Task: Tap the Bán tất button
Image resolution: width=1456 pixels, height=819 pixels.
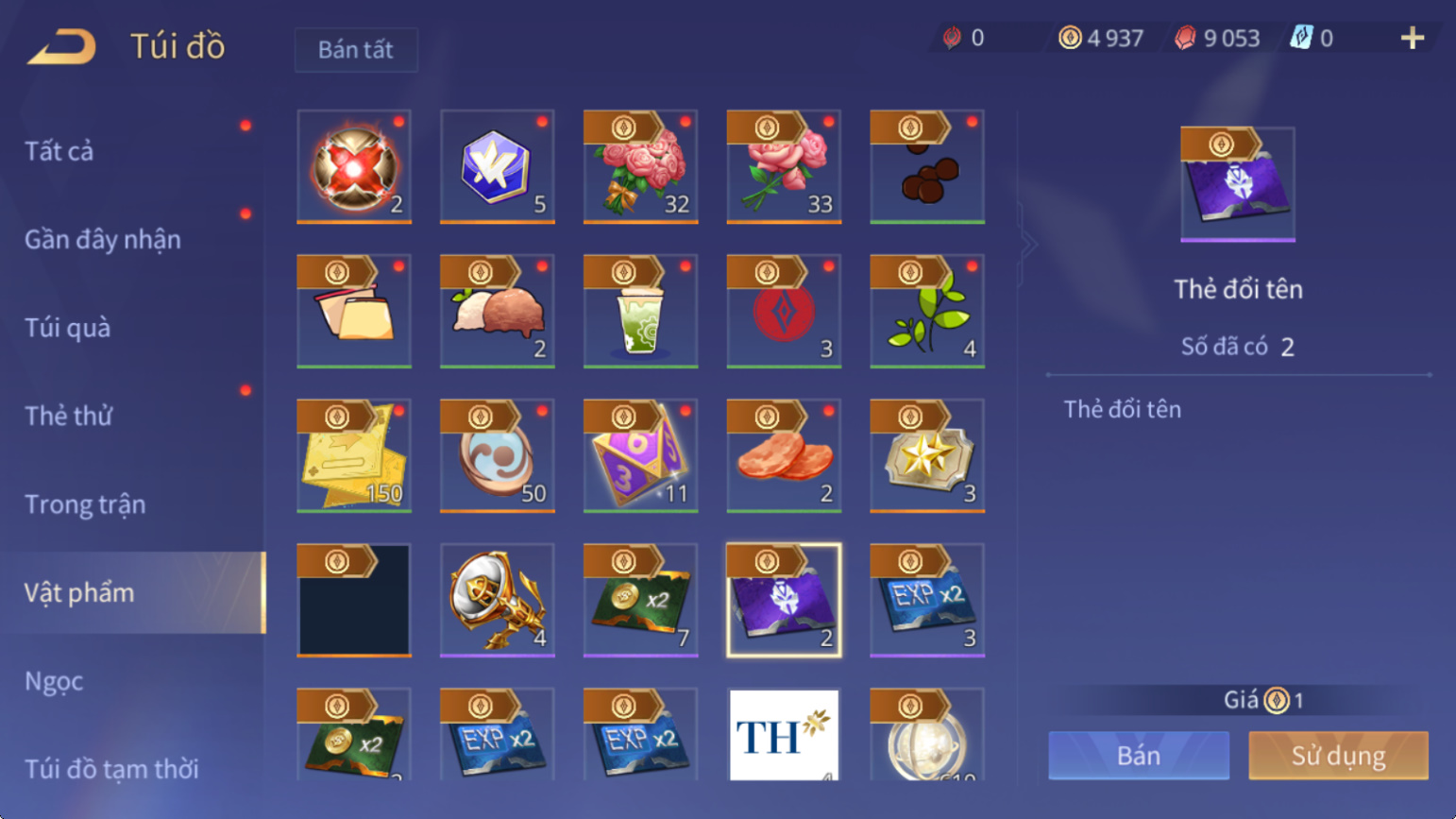Action: coord(355,50)
